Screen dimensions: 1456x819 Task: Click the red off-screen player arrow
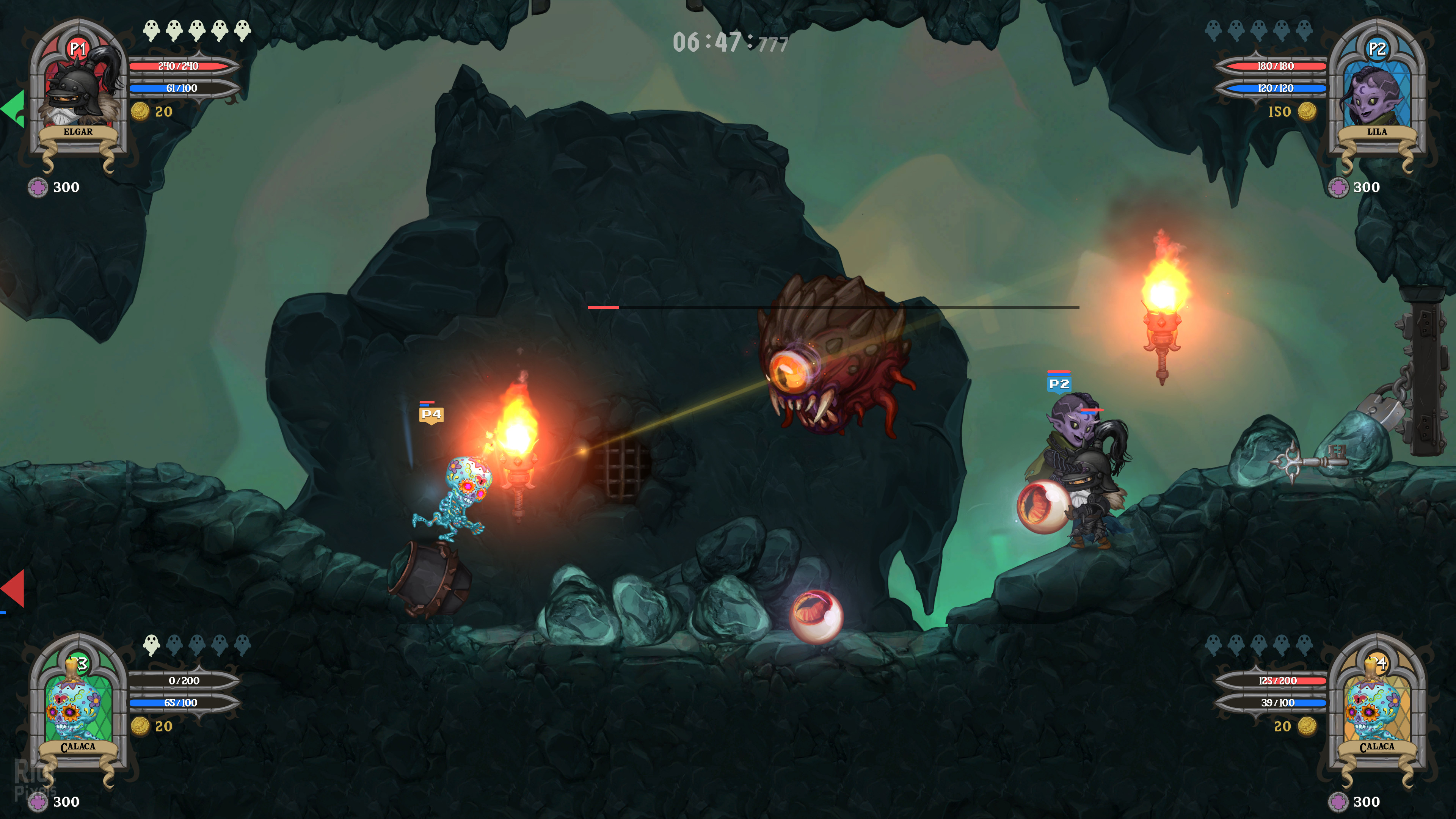pyautogui.click(x=14, y=588)
